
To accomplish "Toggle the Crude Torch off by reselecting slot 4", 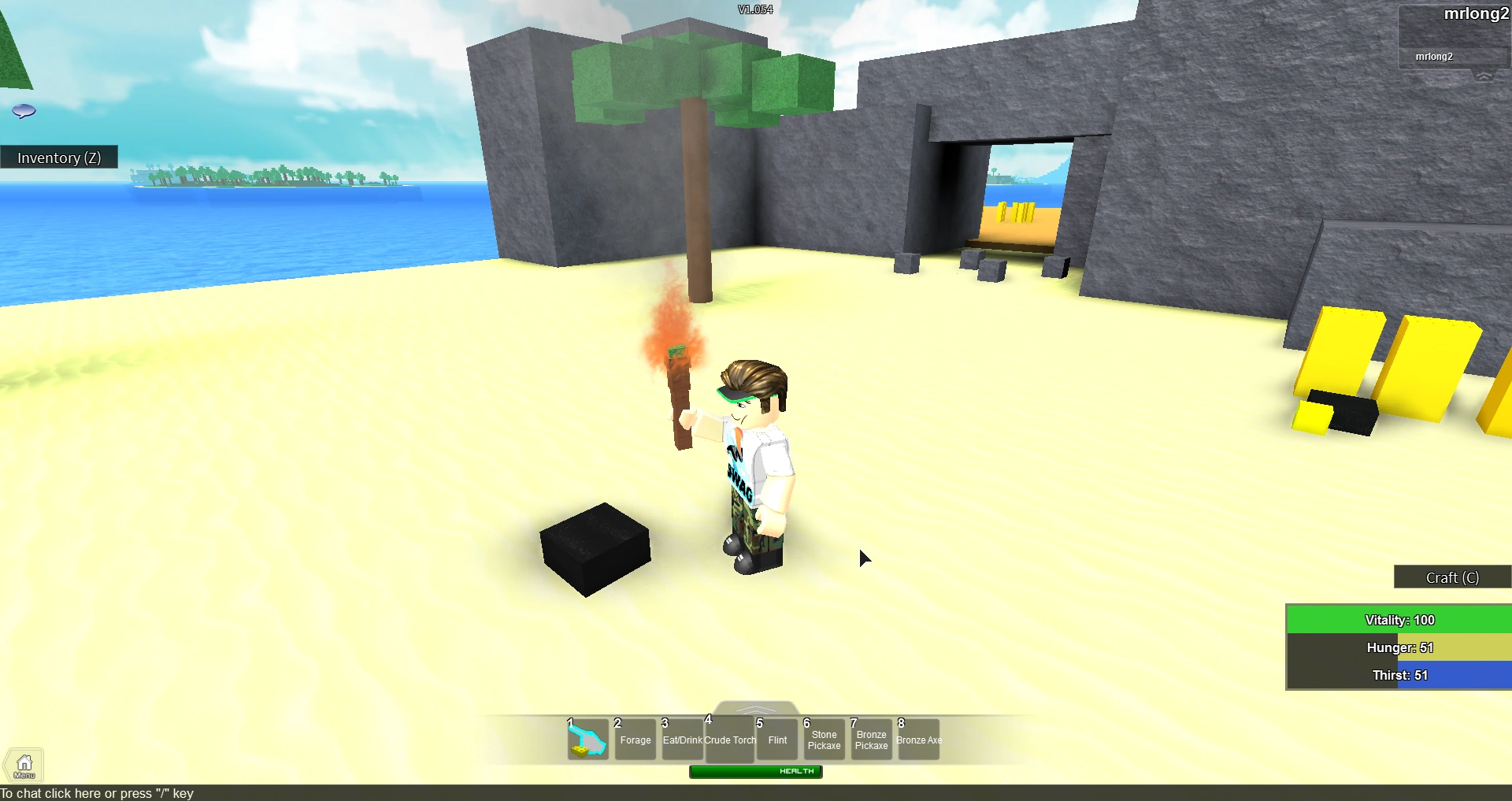I will (729, 739).
